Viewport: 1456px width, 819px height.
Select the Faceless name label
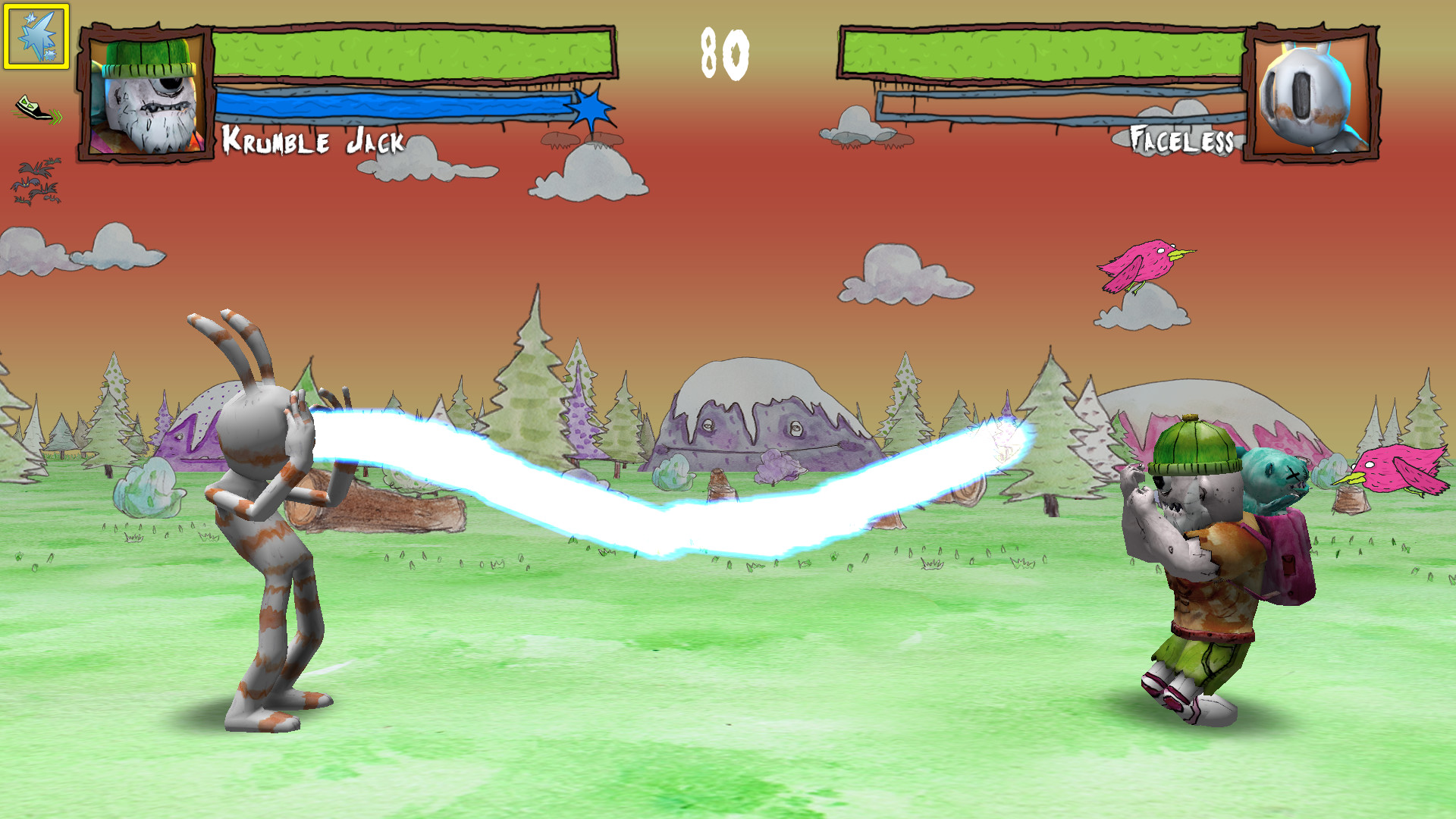[1183, 139]
